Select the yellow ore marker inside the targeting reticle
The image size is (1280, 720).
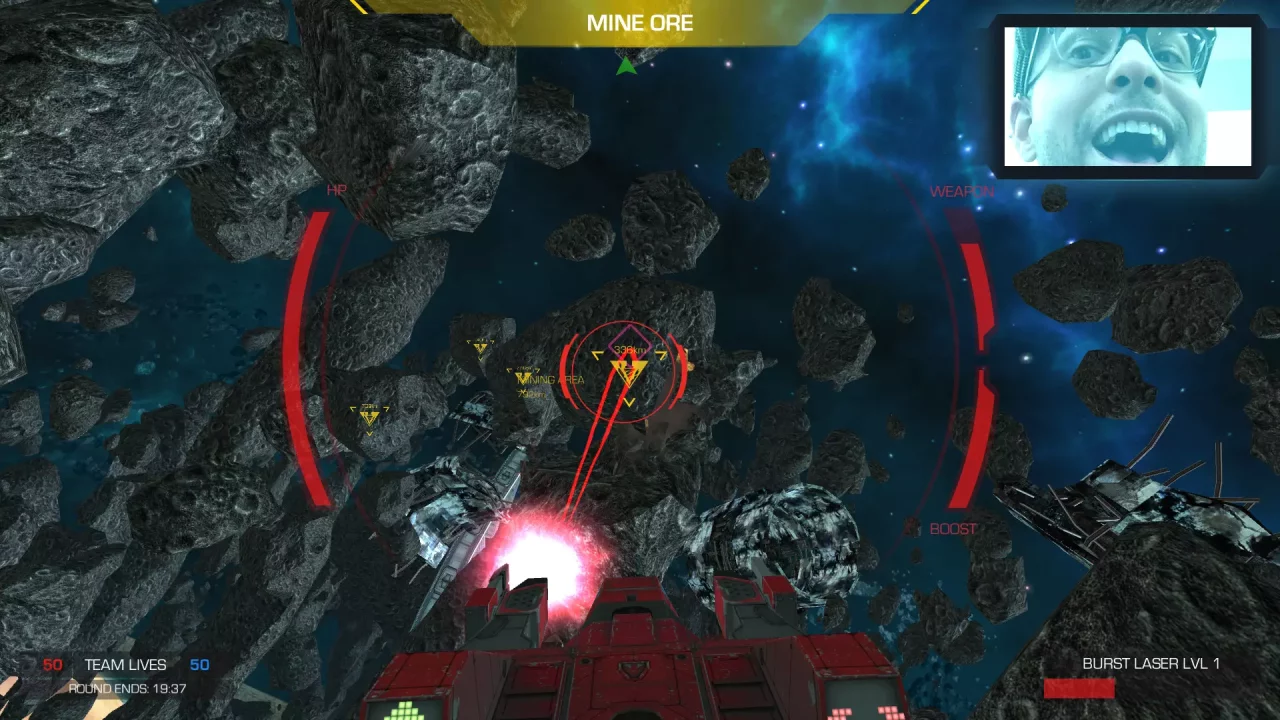point(628,370)
